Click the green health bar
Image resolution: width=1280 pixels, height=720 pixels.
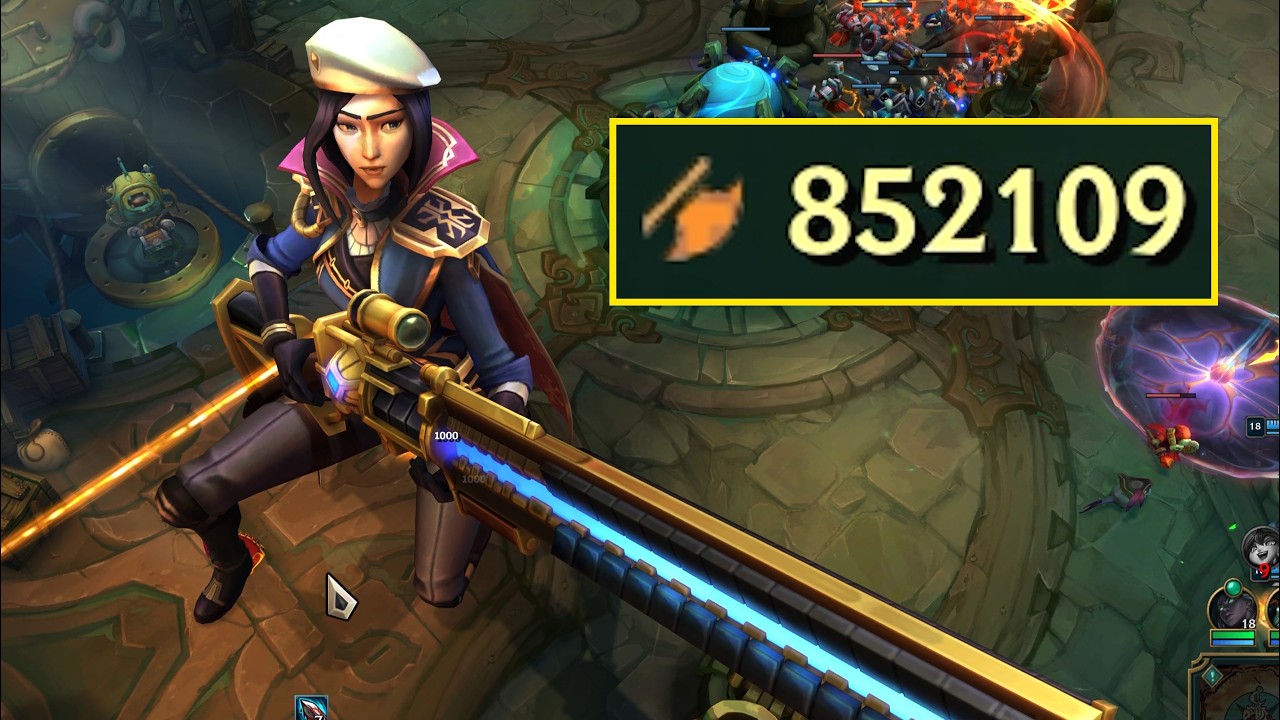coord(1232,633)
